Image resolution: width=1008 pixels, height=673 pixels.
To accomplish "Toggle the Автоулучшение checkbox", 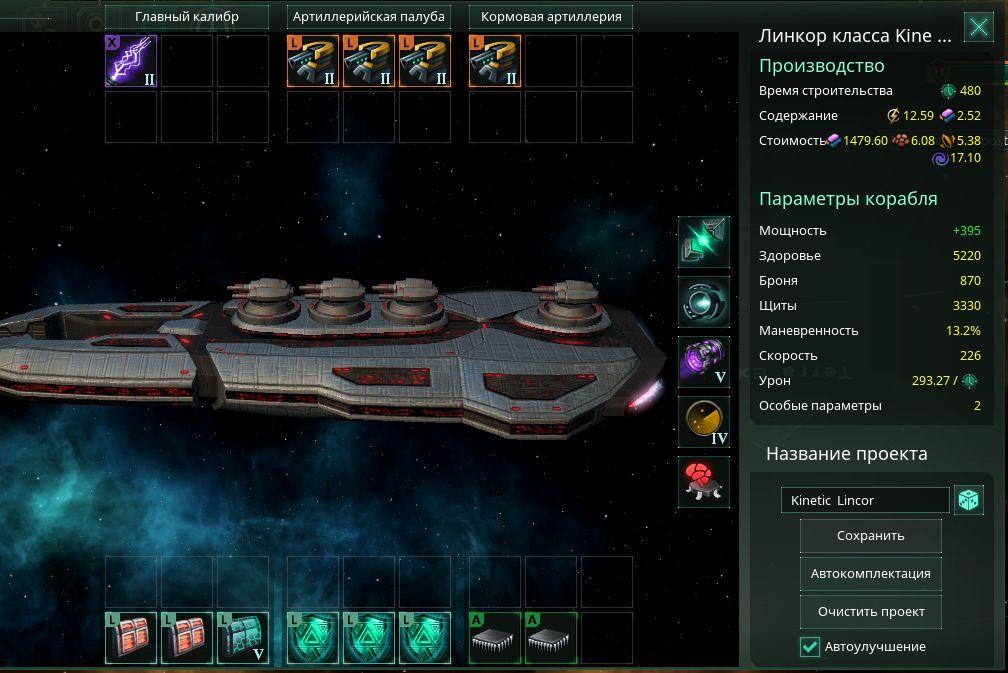I will 810,647.
